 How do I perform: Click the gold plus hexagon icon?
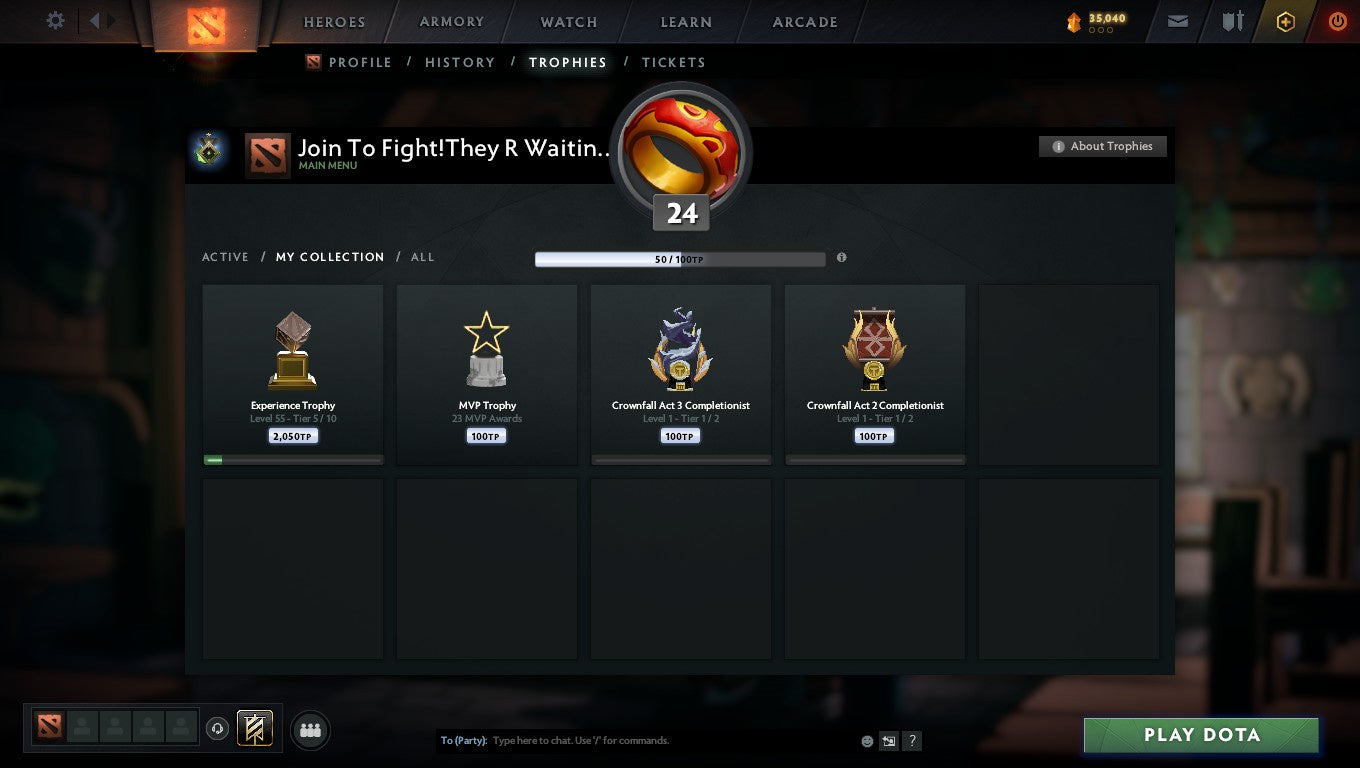1286,22
